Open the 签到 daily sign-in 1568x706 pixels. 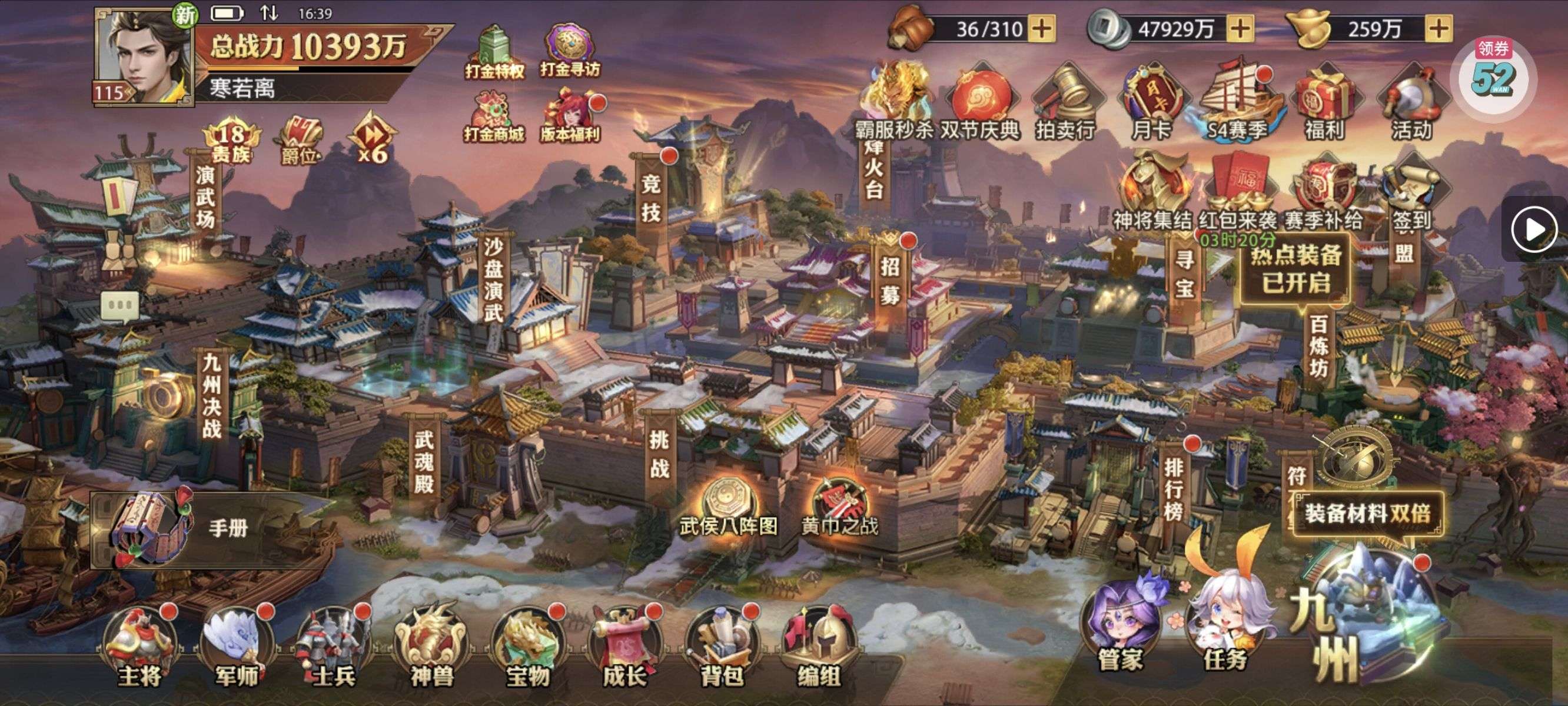pyautogui.click(x=1411, y=195)
